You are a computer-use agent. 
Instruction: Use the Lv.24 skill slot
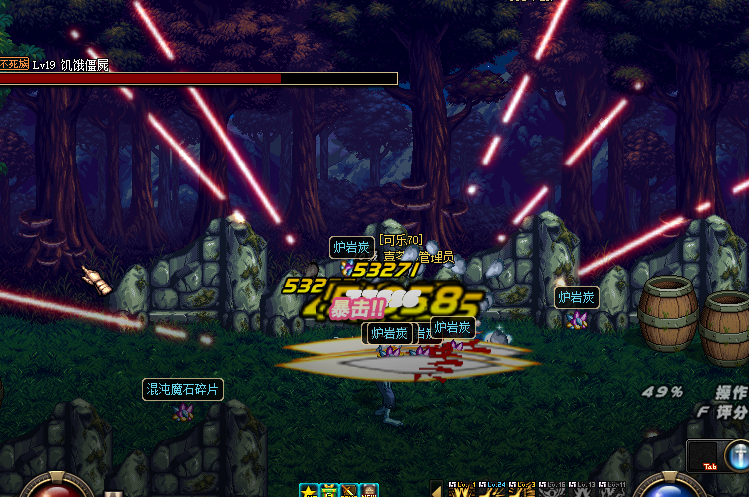click(493, 490)
